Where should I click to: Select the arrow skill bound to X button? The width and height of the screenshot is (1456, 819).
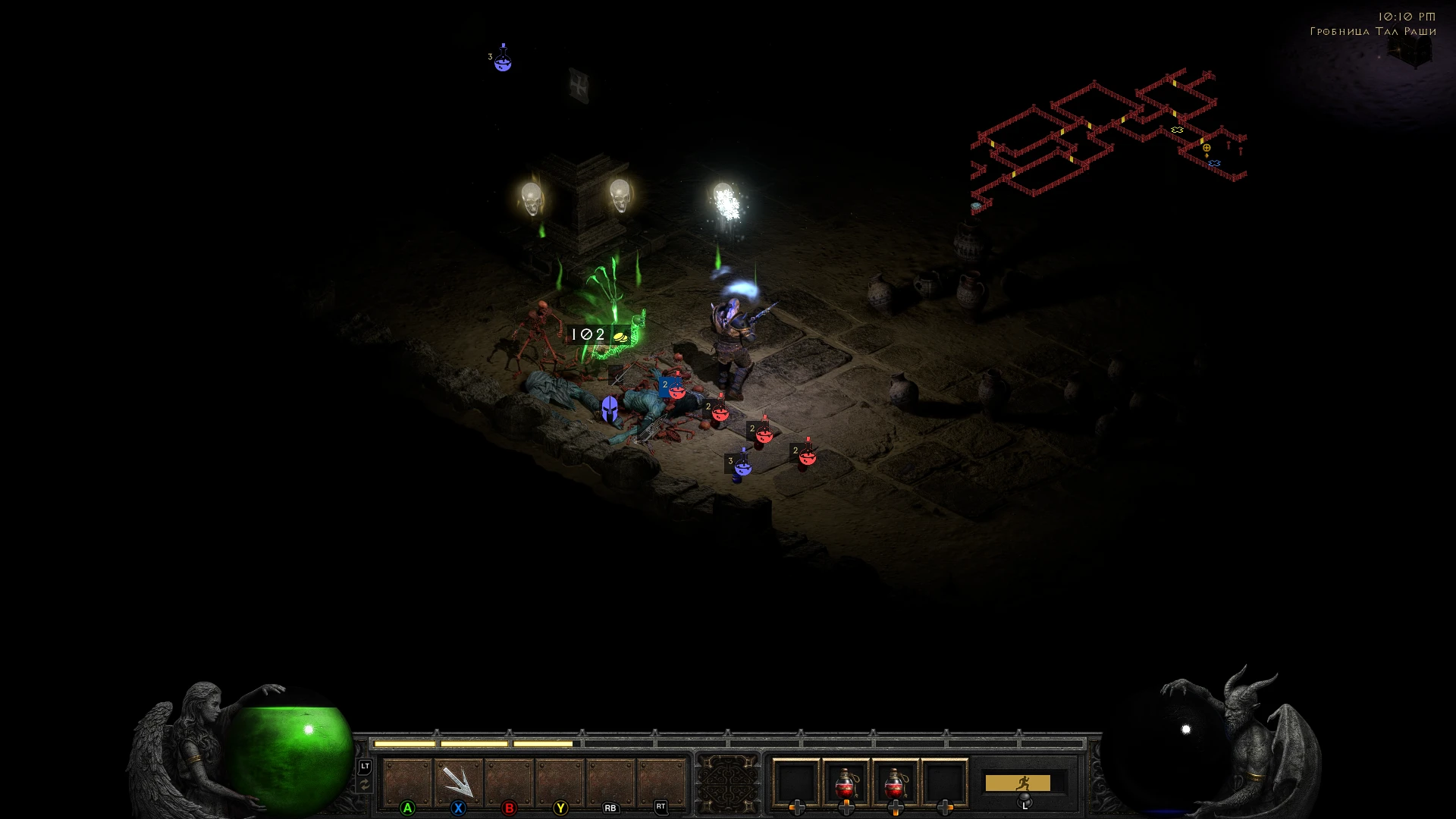458,781
